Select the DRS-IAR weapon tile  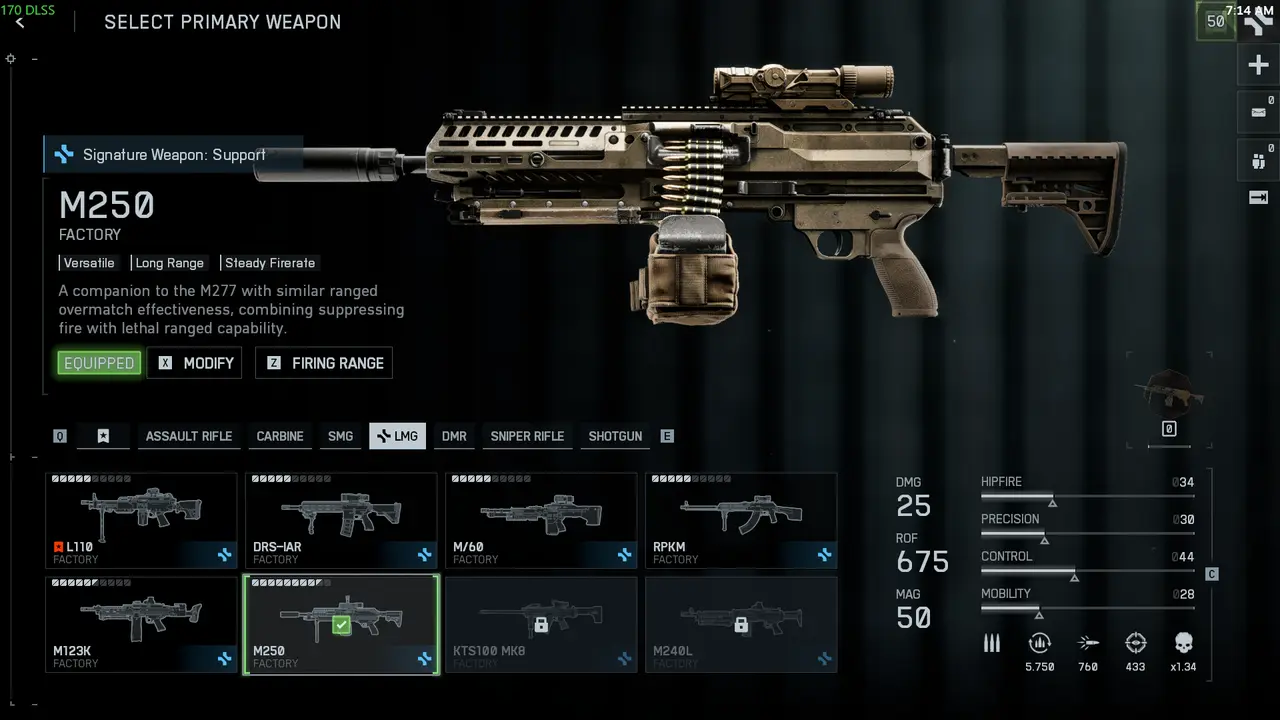pos(341,520)
